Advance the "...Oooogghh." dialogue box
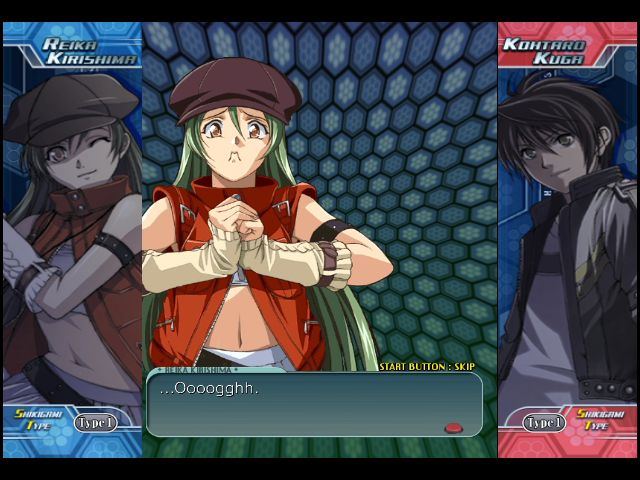The image size is (640, 480). [x=313, y=404]
